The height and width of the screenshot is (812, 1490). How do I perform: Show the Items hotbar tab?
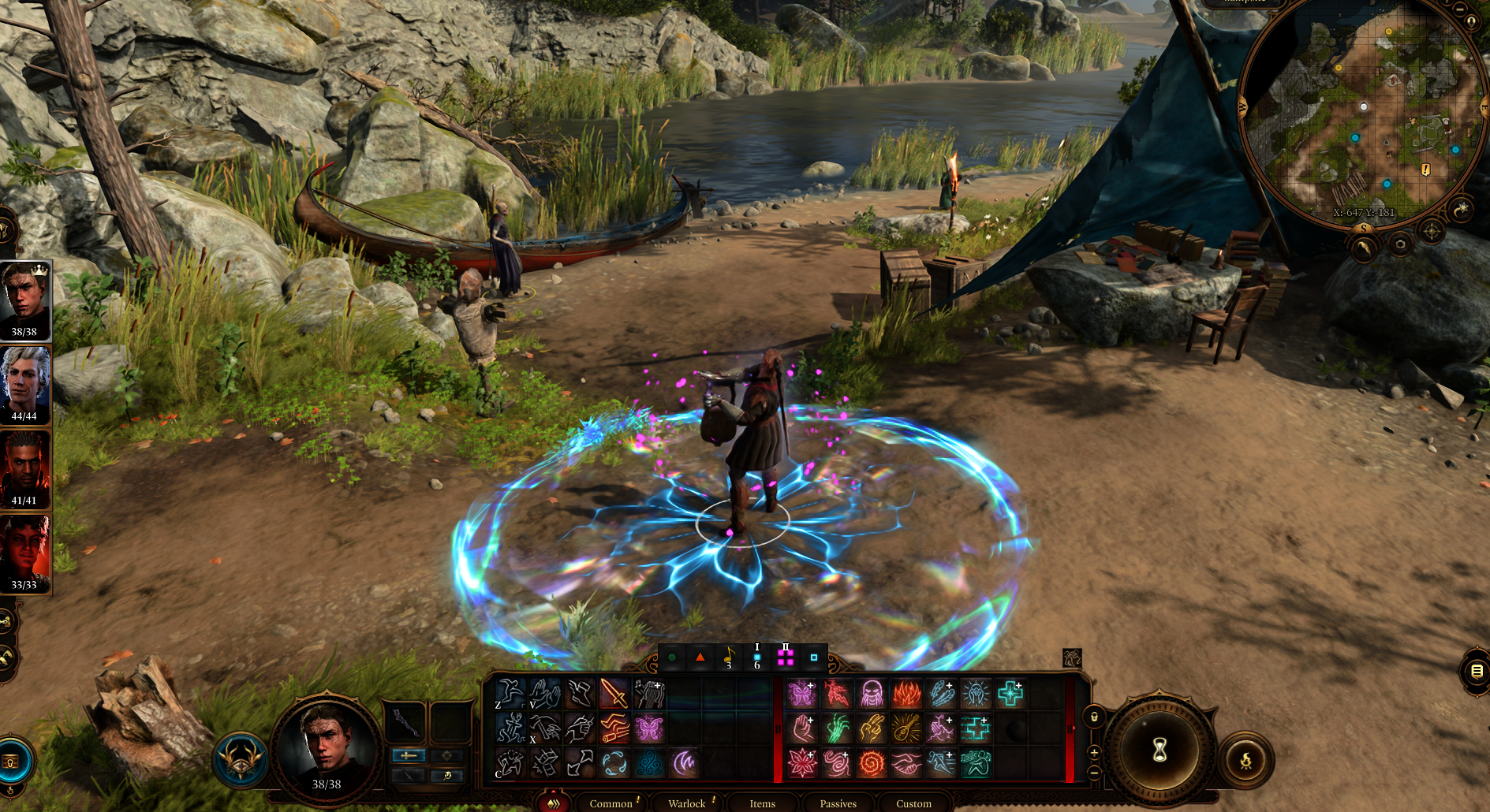click(762, 803)
